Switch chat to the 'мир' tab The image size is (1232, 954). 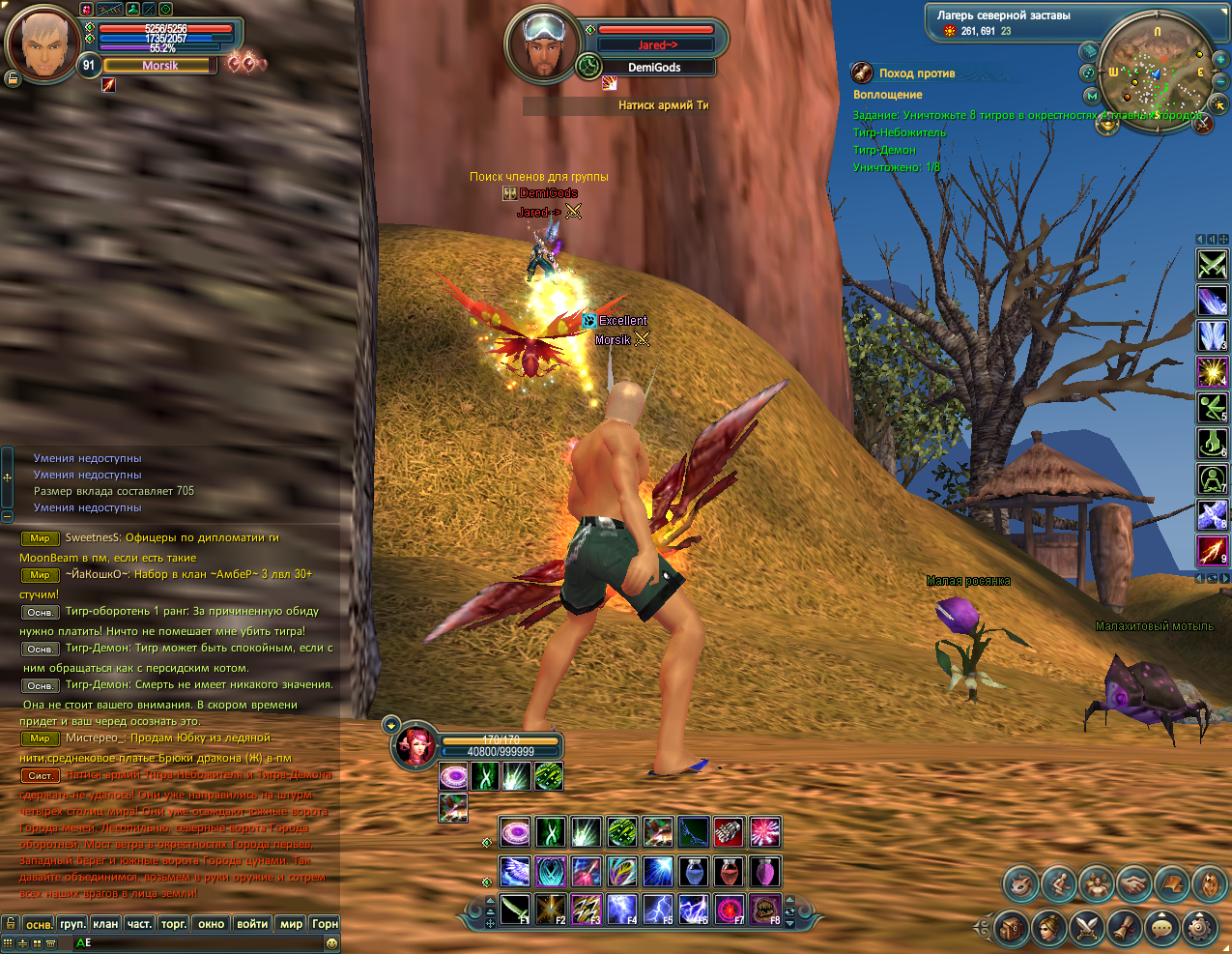291,924
